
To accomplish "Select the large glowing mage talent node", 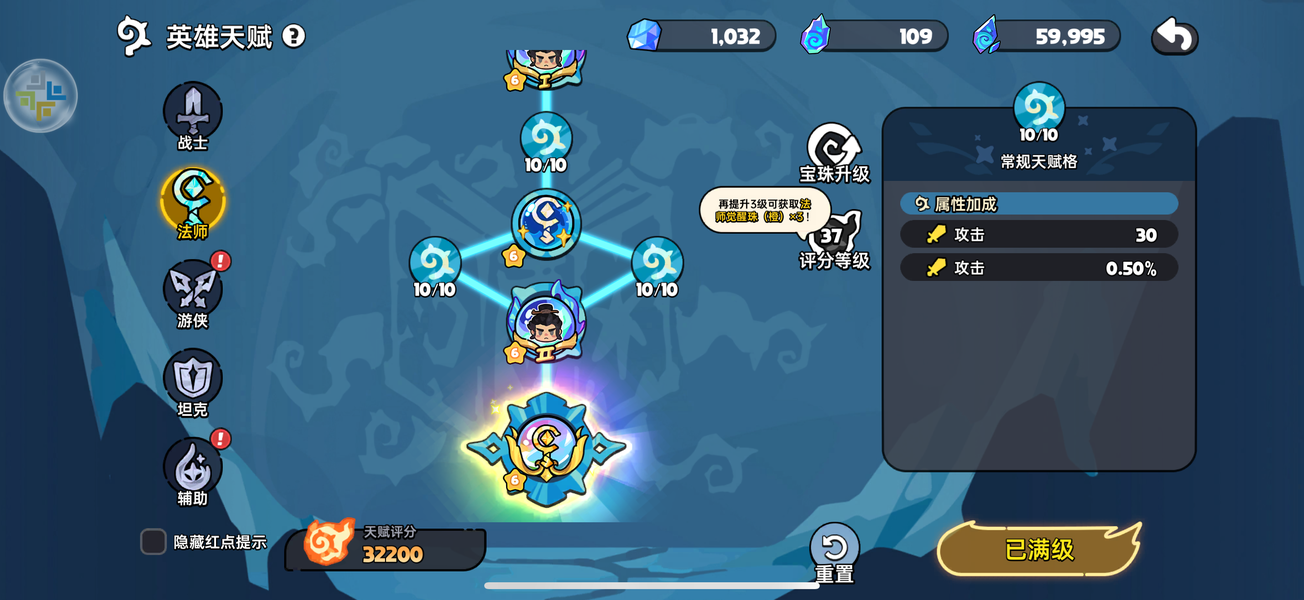I will point(546,447).
